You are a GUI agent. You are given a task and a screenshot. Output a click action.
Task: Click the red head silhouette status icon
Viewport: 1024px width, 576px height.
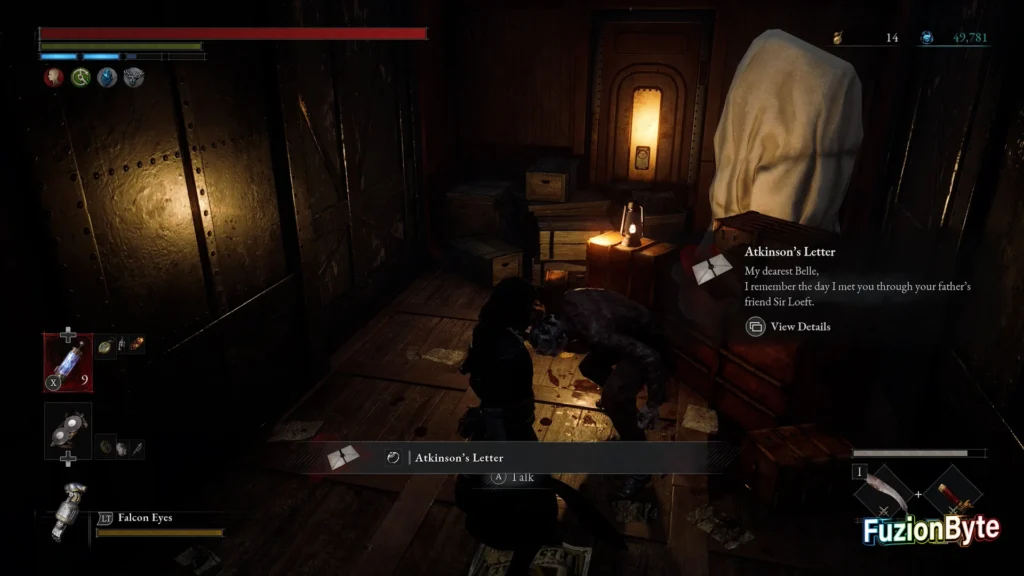point(53,77)
